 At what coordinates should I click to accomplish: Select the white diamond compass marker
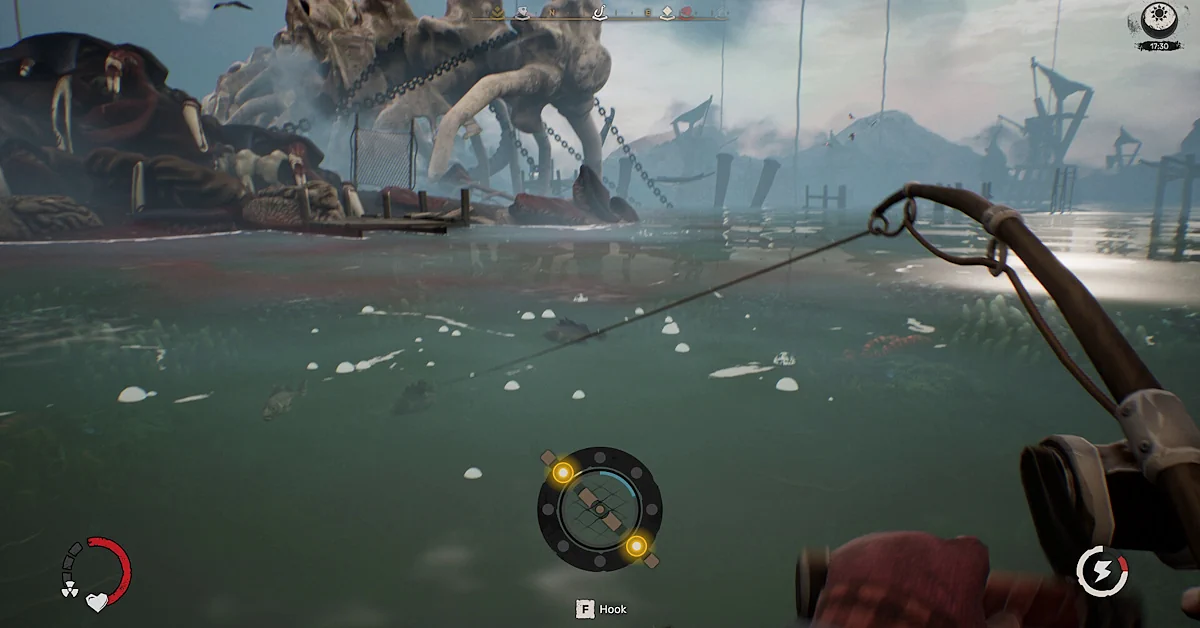pos(667,13)
